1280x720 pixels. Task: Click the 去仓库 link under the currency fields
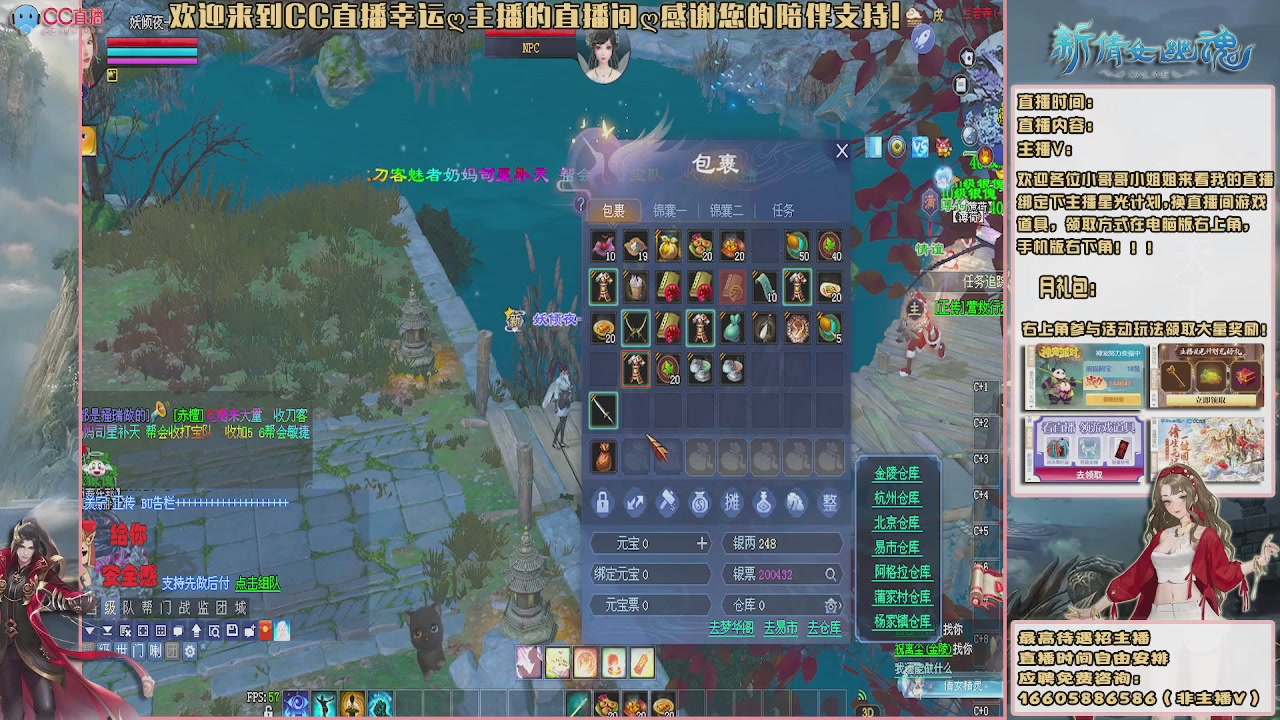[x=824, y=628]
